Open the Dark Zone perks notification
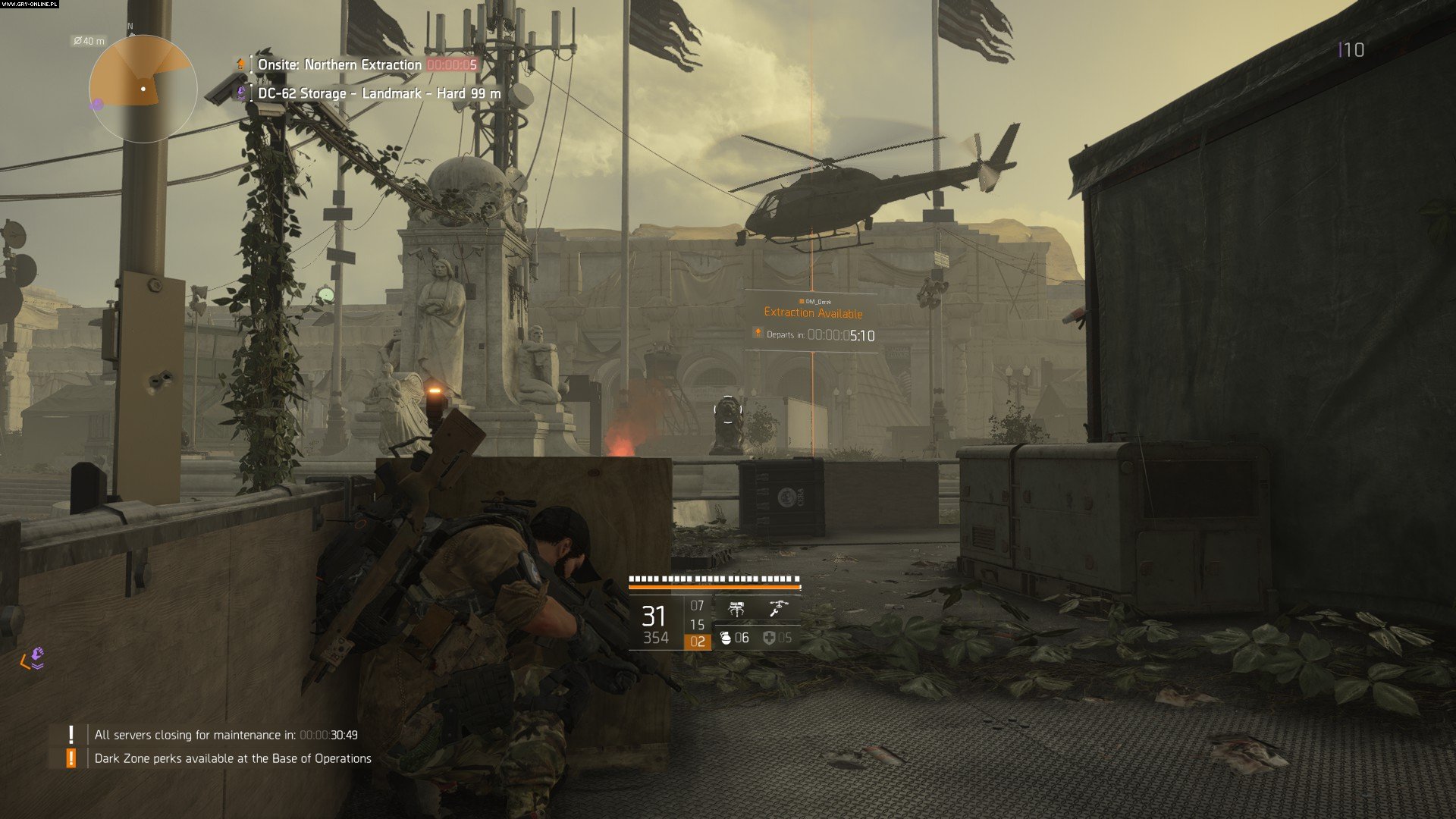 click(x=233, y=758)
